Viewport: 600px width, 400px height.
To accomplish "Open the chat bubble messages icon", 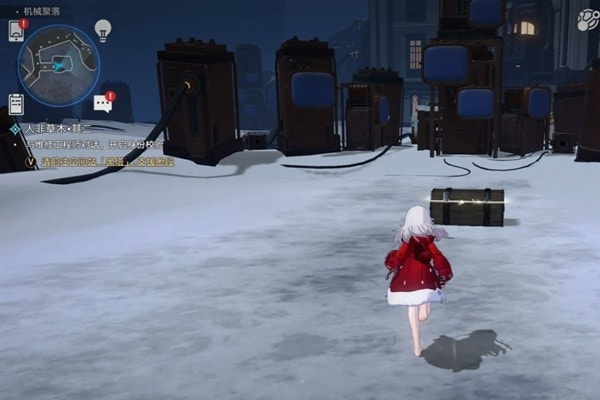I will pyautogui.click(x=102, y=102).
